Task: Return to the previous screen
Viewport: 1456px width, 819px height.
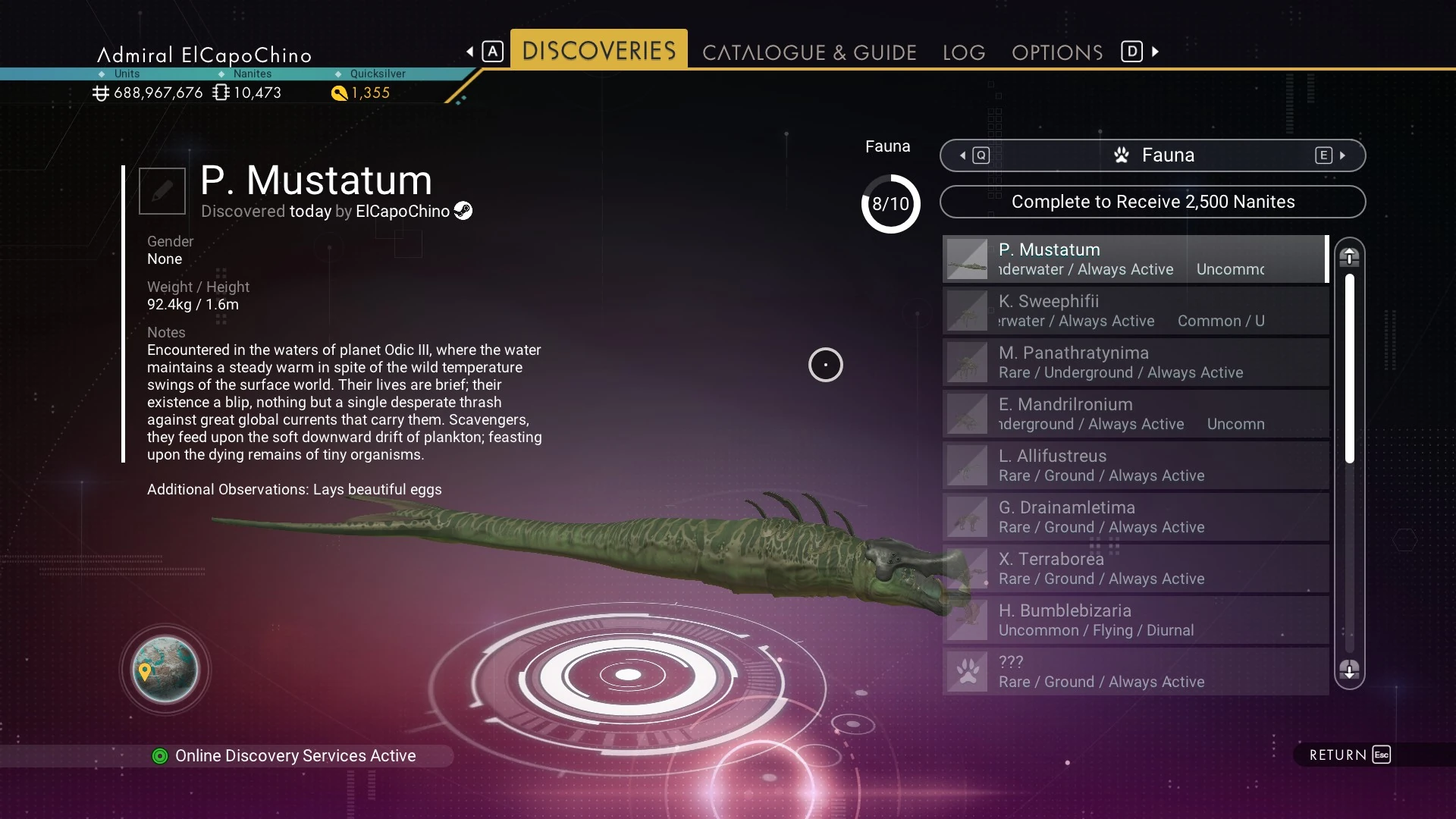Action: (x=1349, y=755)
